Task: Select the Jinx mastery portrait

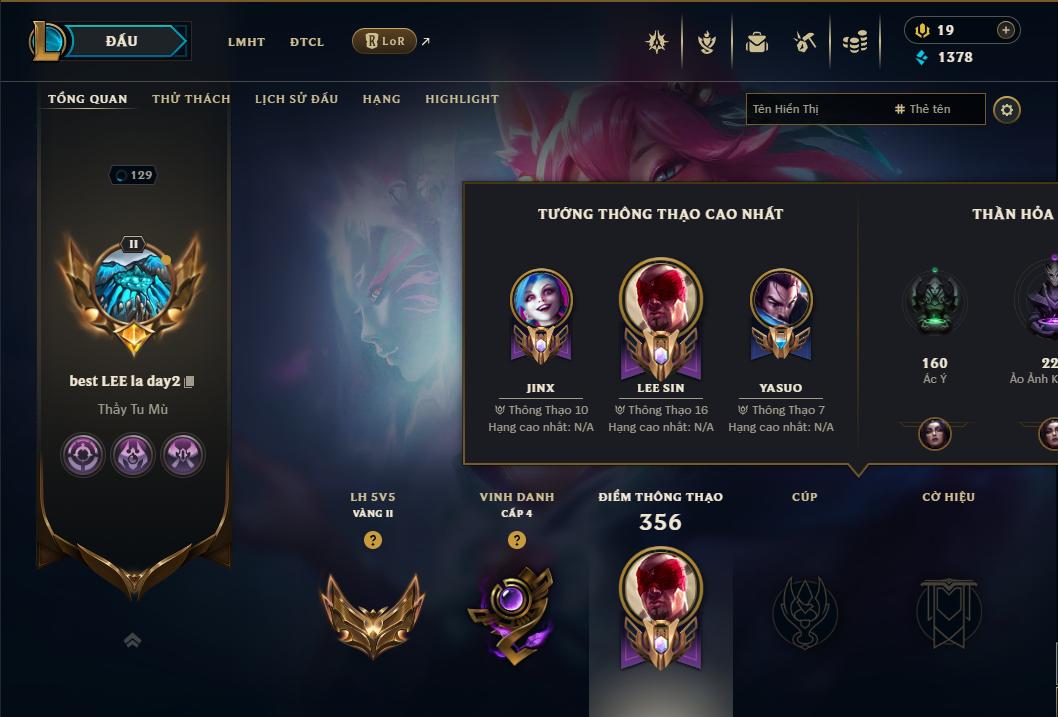Action: click(540, 300)
